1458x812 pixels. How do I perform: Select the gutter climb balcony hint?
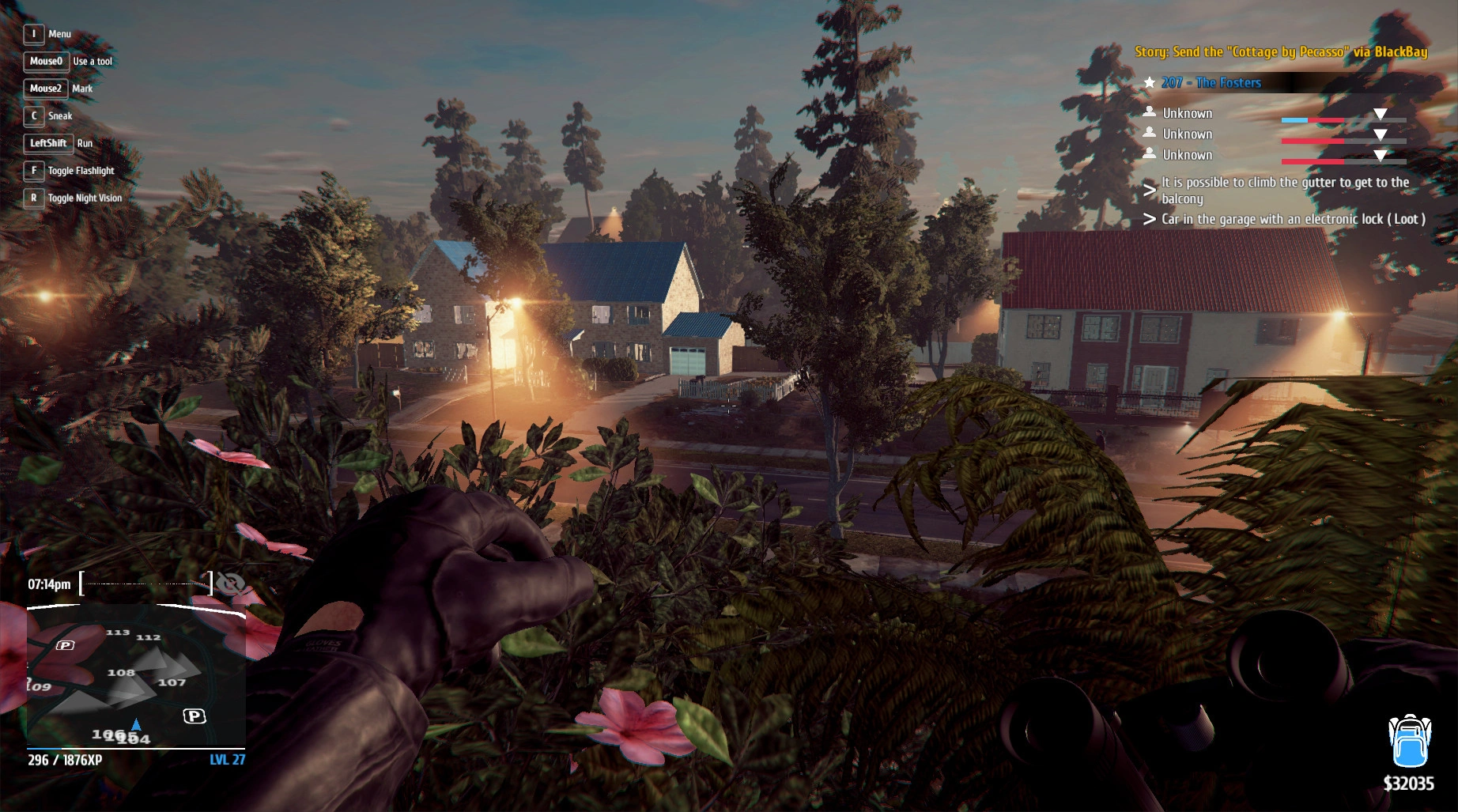click(1284, 191)
